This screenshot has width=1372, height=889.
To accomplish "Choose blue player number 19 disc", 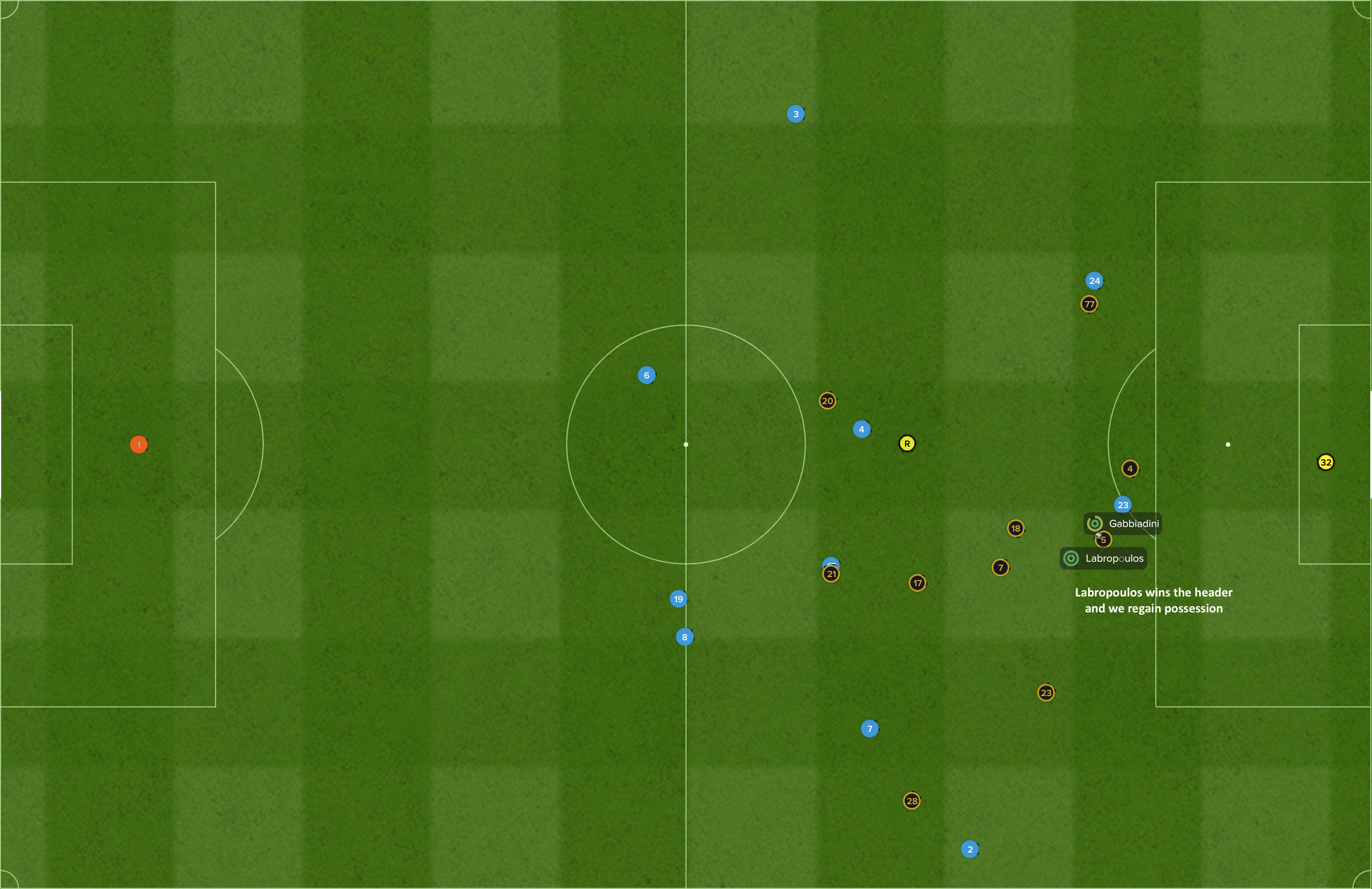I will (678, 599).
